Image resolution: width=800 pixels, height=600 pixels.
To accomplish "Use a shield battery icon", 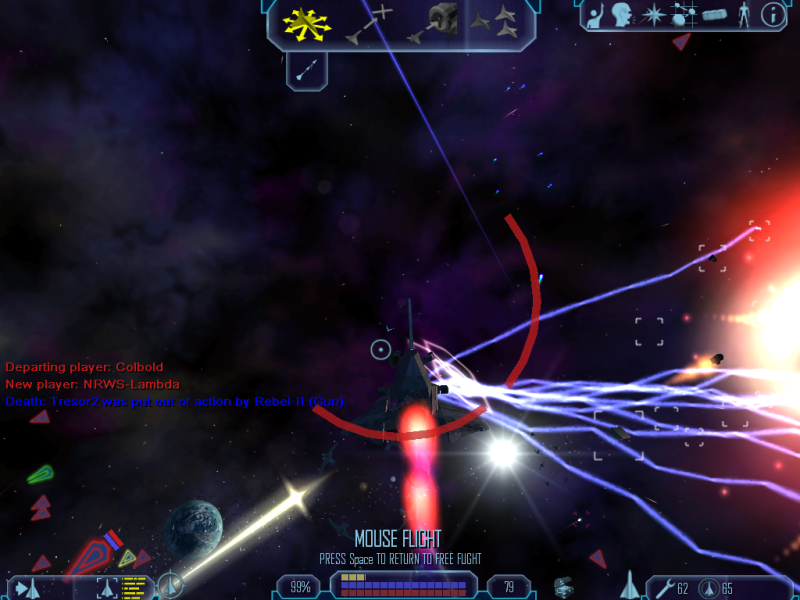I will (x=708, y=587).
